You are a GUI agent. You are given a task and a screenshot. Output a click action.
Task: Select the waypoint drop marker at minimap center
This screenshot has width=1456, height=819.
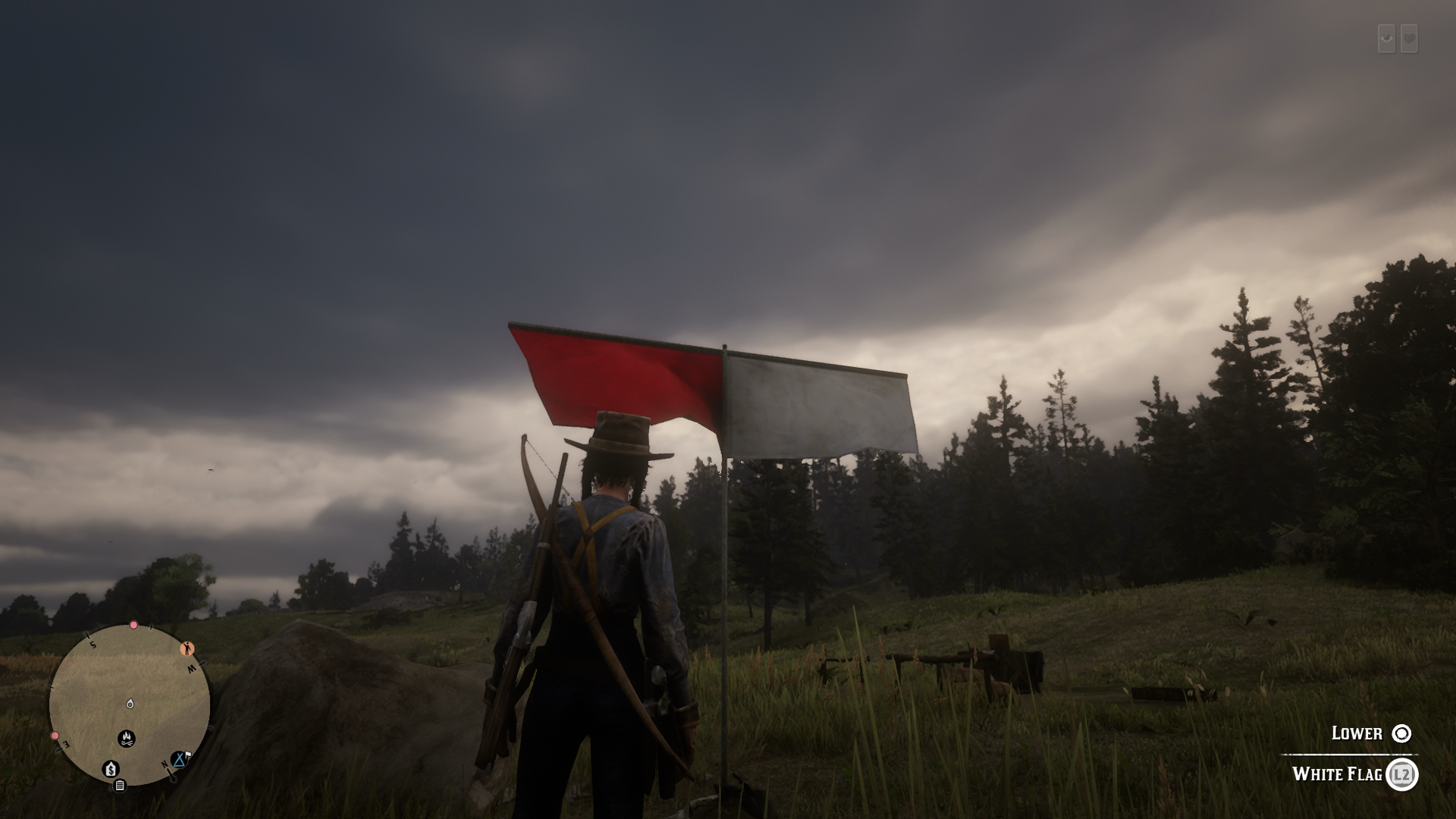point(130,704)
